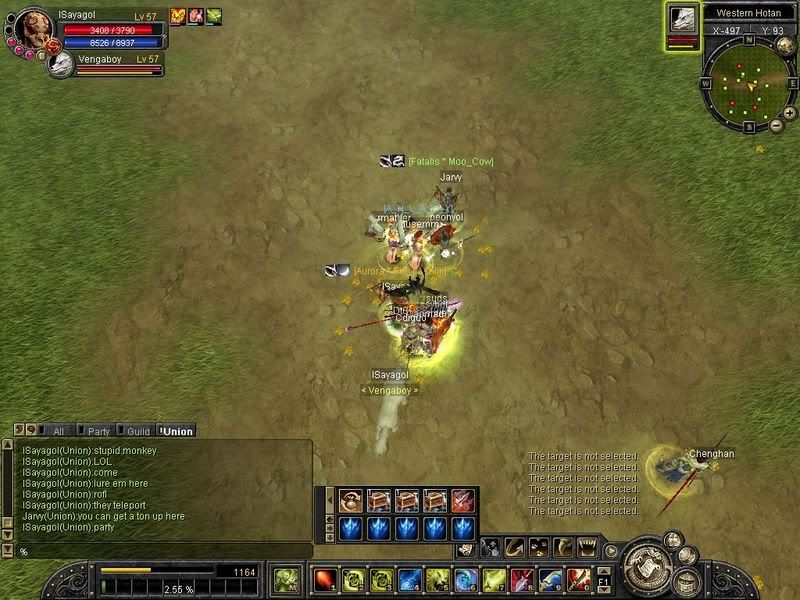Switch to the Party chat tab
Image resolution: width=800 pixels, height=600 pixels.
pos(97,431)
